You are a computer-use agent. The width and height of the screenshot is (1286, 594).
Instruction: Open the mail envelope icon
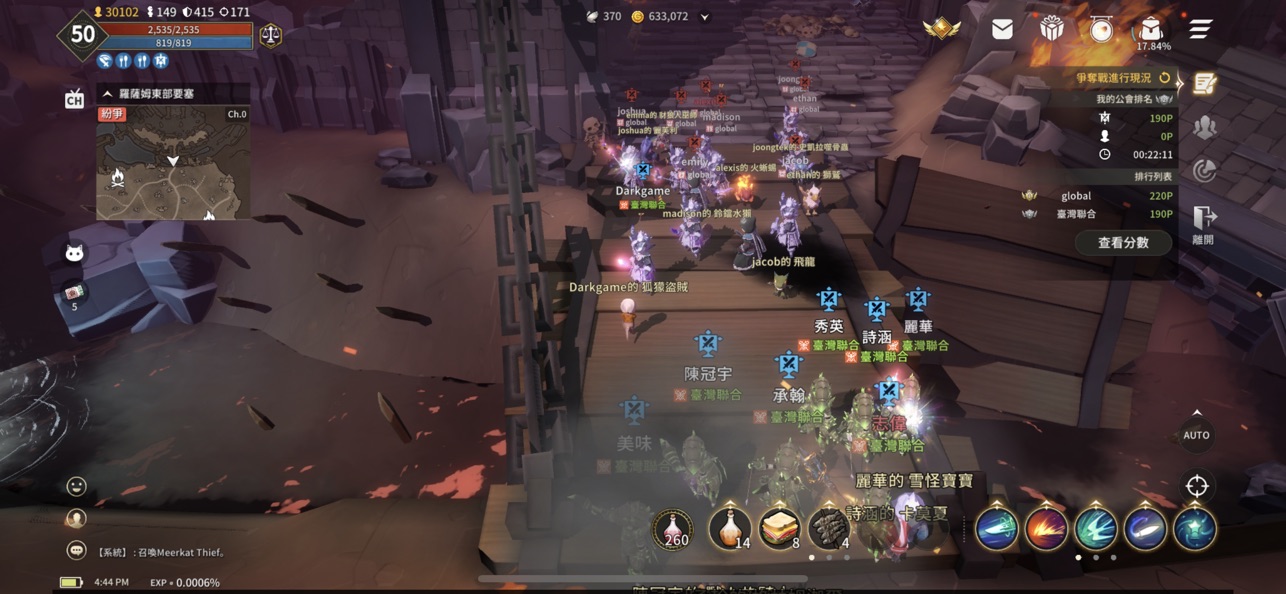[x=1002, y=30]
